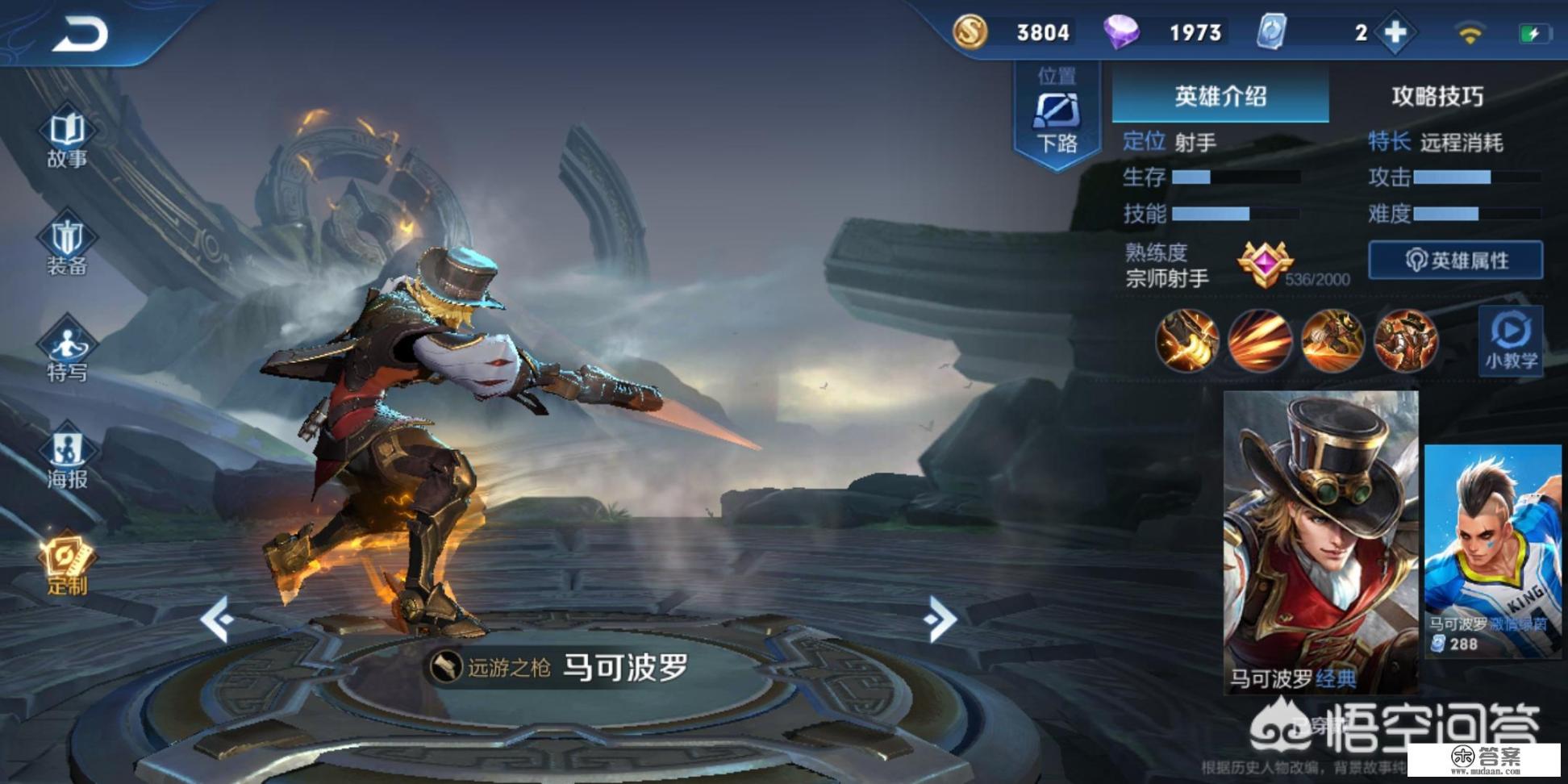Open the 故事 story section
The height and width of the screenshot is (784, 1568).
coord(67,139)
